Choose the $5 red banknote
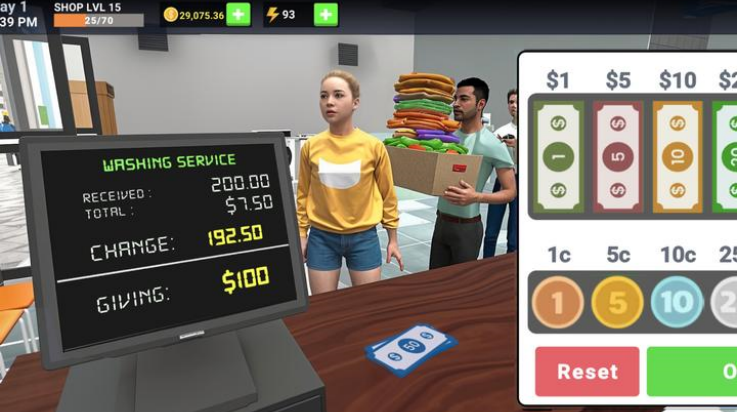 click(x=618, y=157)
